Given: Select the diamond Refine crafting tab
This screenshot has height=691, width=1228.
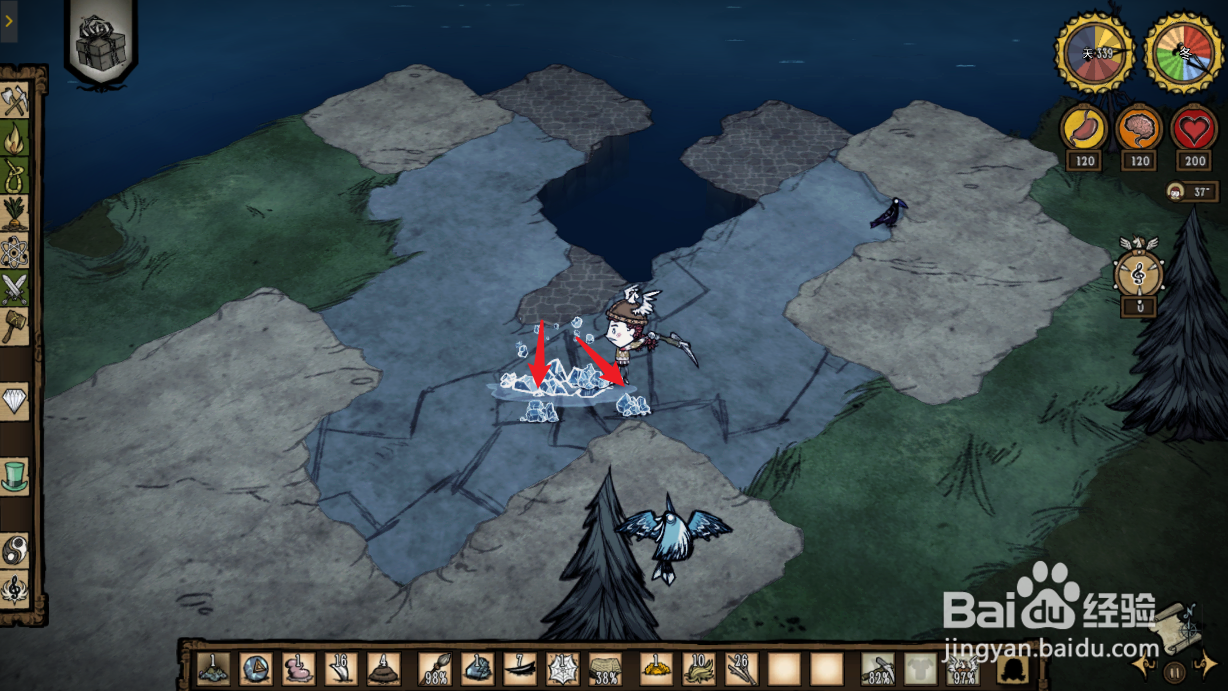Looking at the screenshot, I should point(15,402).
